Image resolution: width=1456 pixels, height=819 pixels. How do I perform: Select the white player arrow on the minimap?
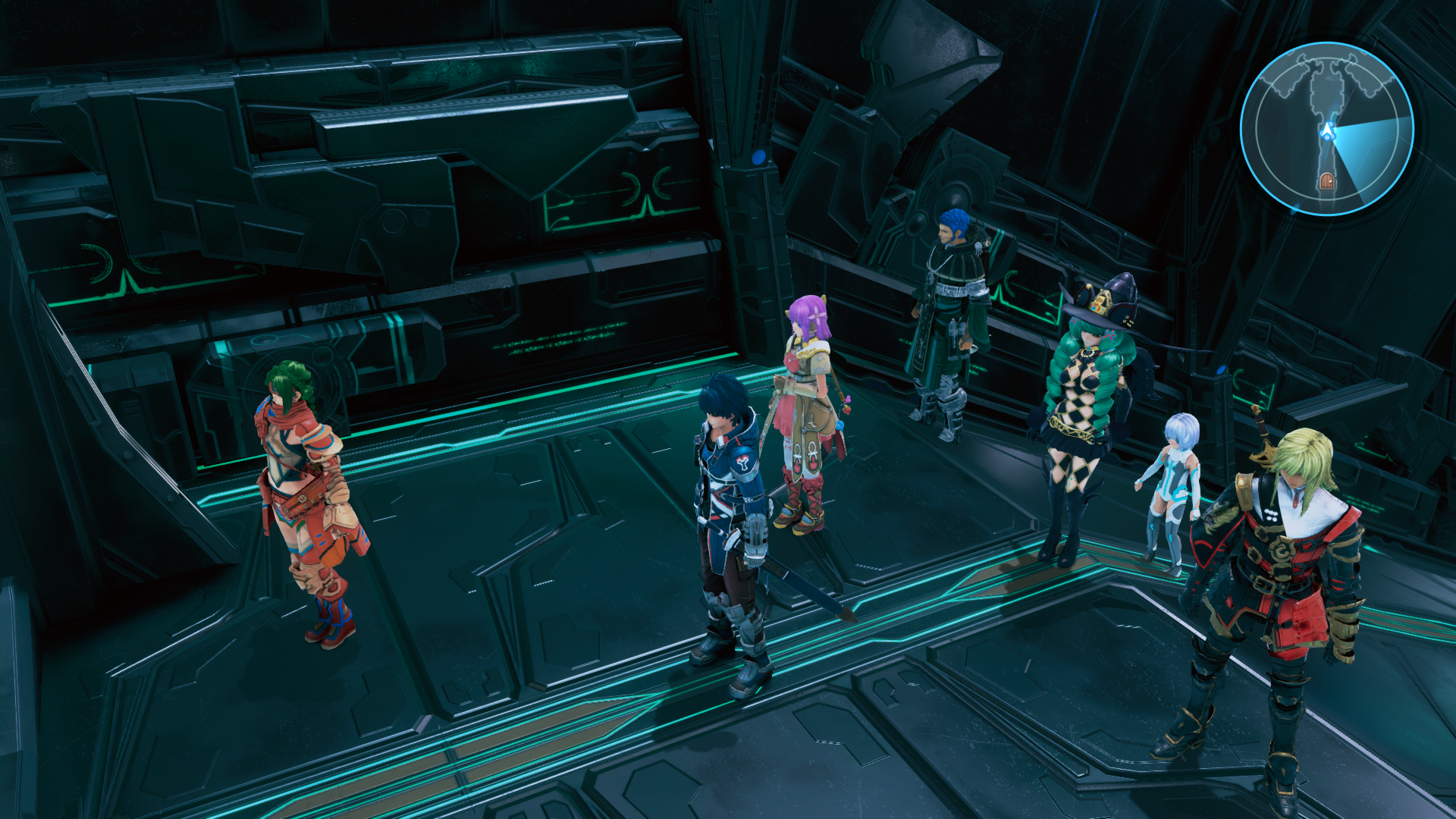pos(1327,130)
